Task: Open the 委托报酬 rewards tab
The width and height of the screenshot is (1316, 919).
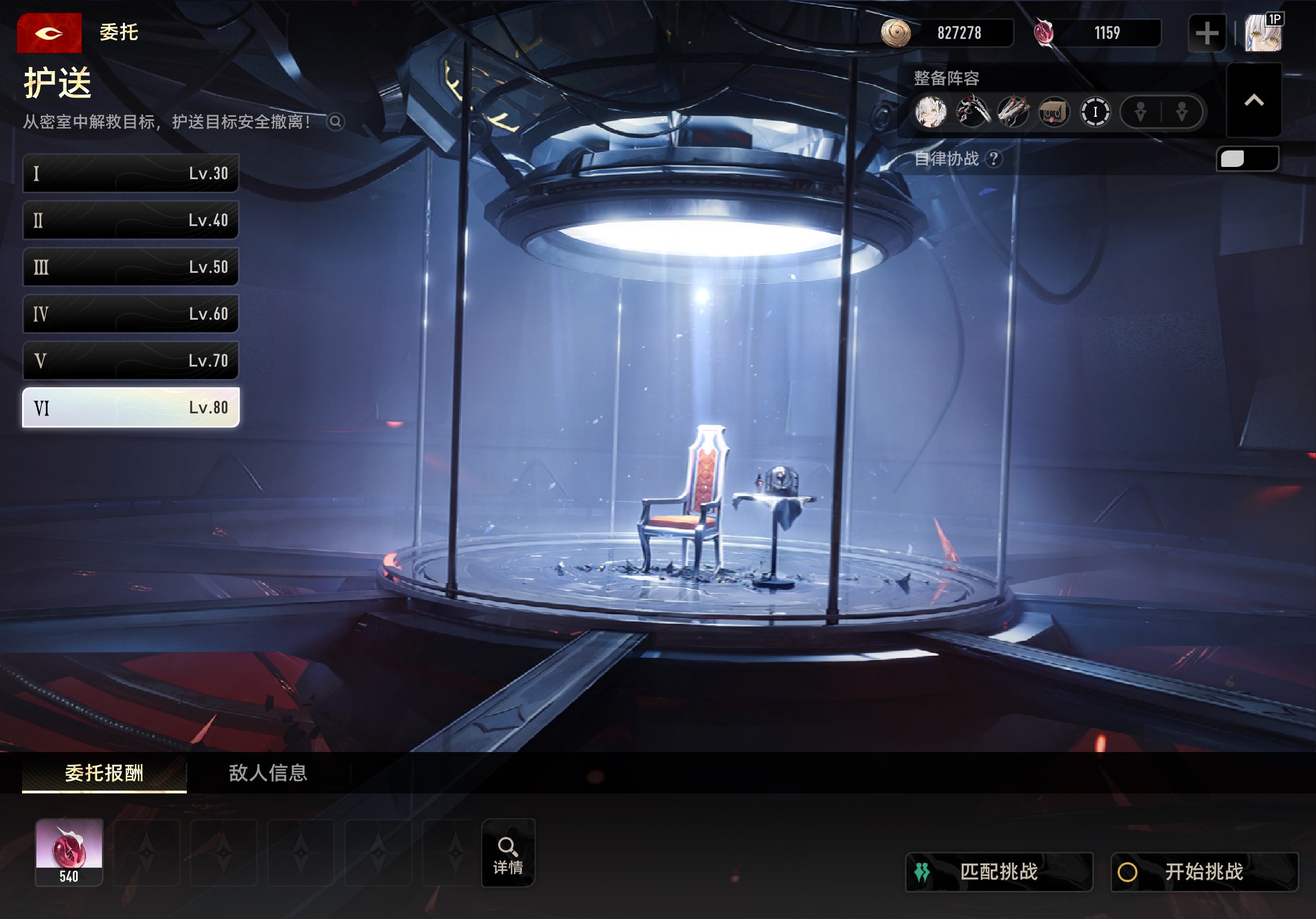Action: [x=104, y=773]
